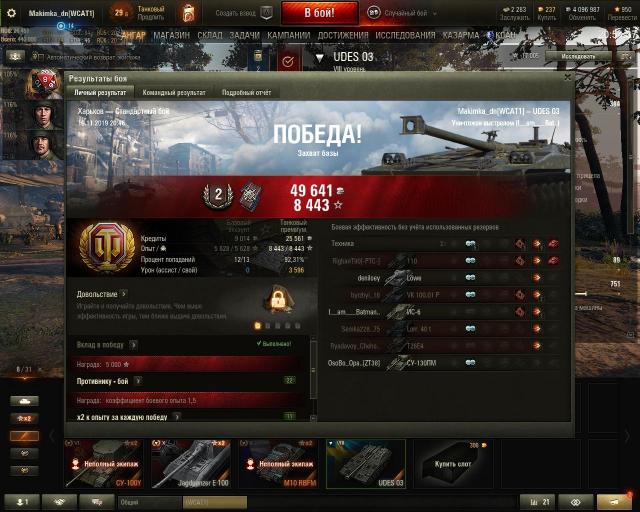Go to the 'Казарма' section
Viewport: 640px width, 512px height.
[x=461, y=34]
